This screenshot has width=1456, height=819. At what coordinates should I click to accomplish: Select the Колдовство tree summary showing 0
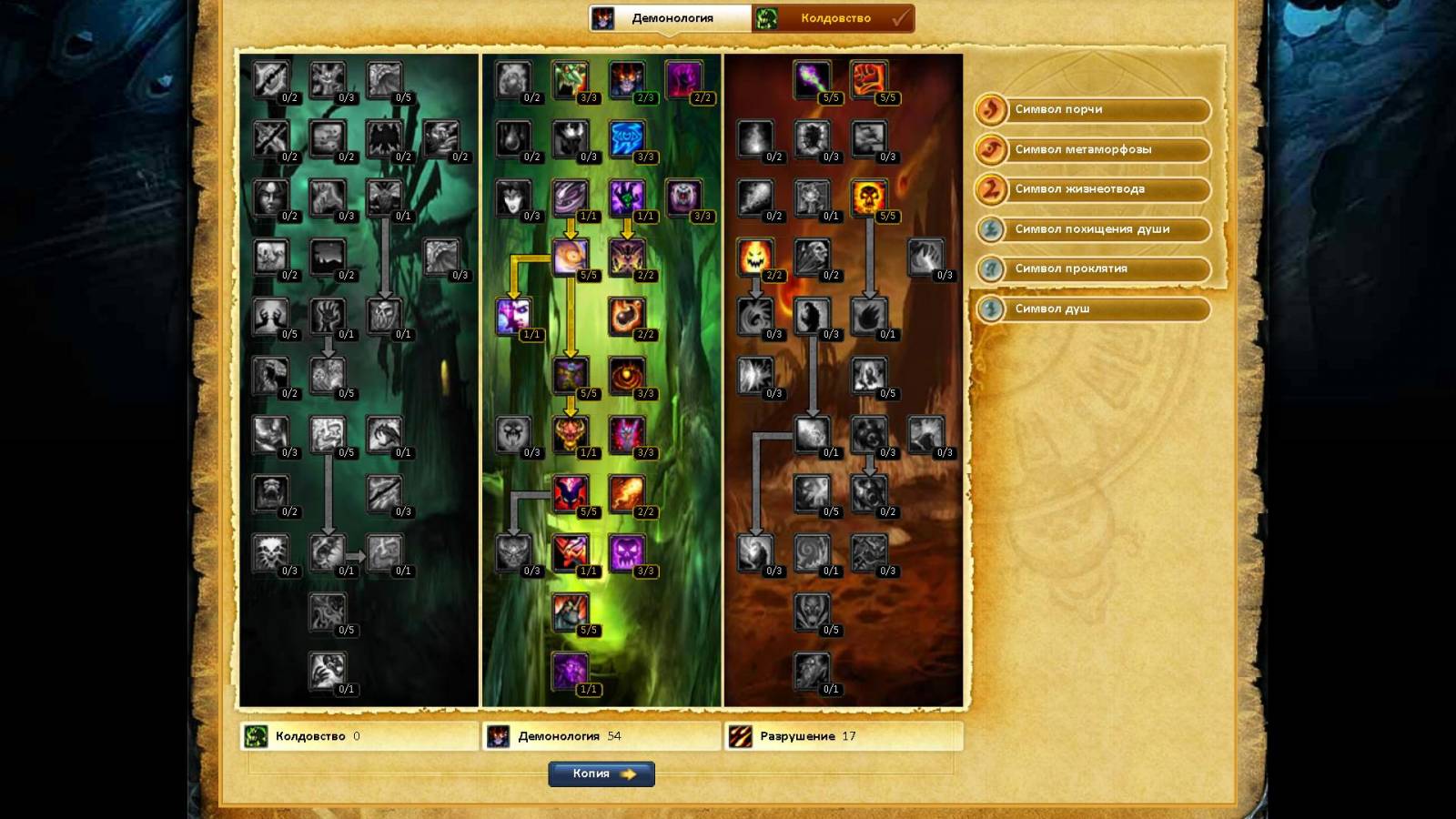coord(359,736)
